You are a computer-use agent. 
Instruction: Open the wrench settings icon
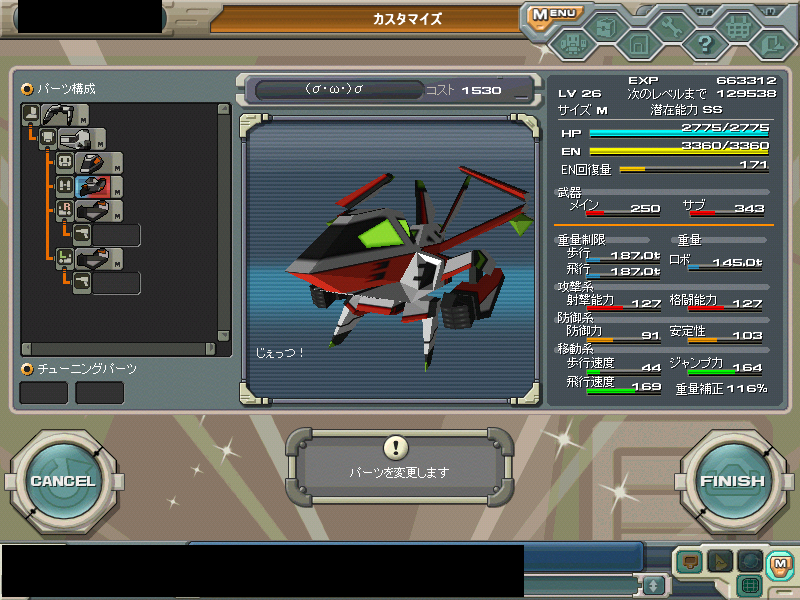(x=671, y=27)
